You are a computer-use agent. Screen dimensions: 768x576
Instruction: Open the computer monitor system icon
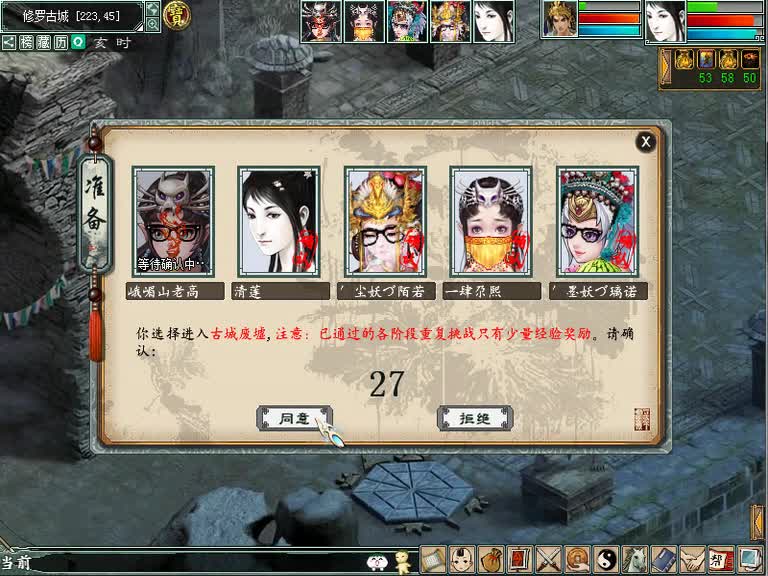coord(748,559)
